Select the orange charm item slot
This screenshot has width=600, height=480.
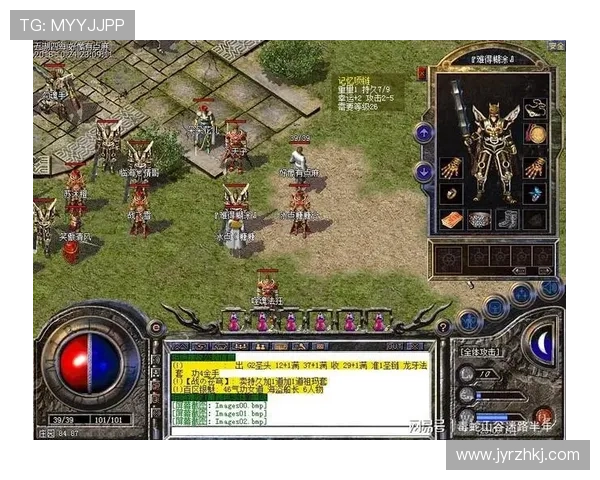(x=452, y=219)
